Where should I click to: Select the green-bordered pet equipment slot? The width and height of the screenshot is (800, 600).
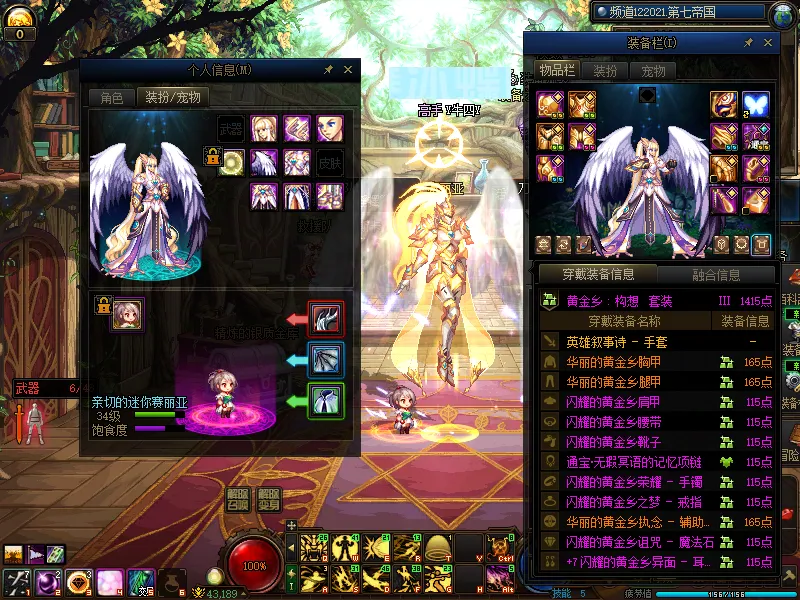(326, 401)
